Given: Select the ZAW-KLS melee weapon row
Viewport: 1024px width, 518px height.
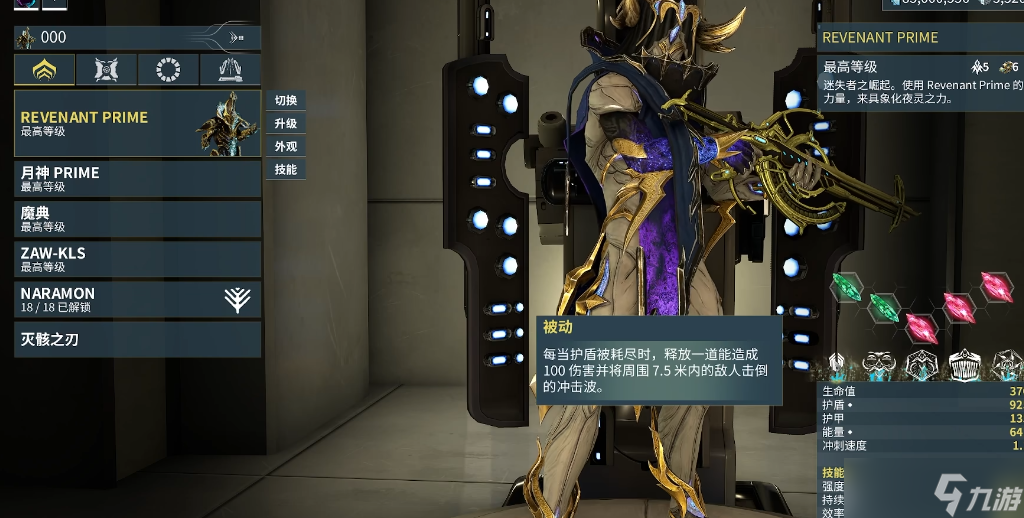Looking at the screenshot, I should tap(137, 259).
